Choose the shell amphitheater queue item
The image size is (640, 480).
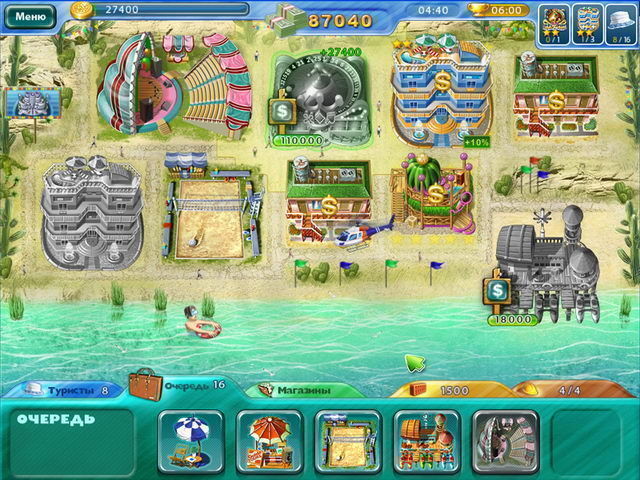coord(505,441)
